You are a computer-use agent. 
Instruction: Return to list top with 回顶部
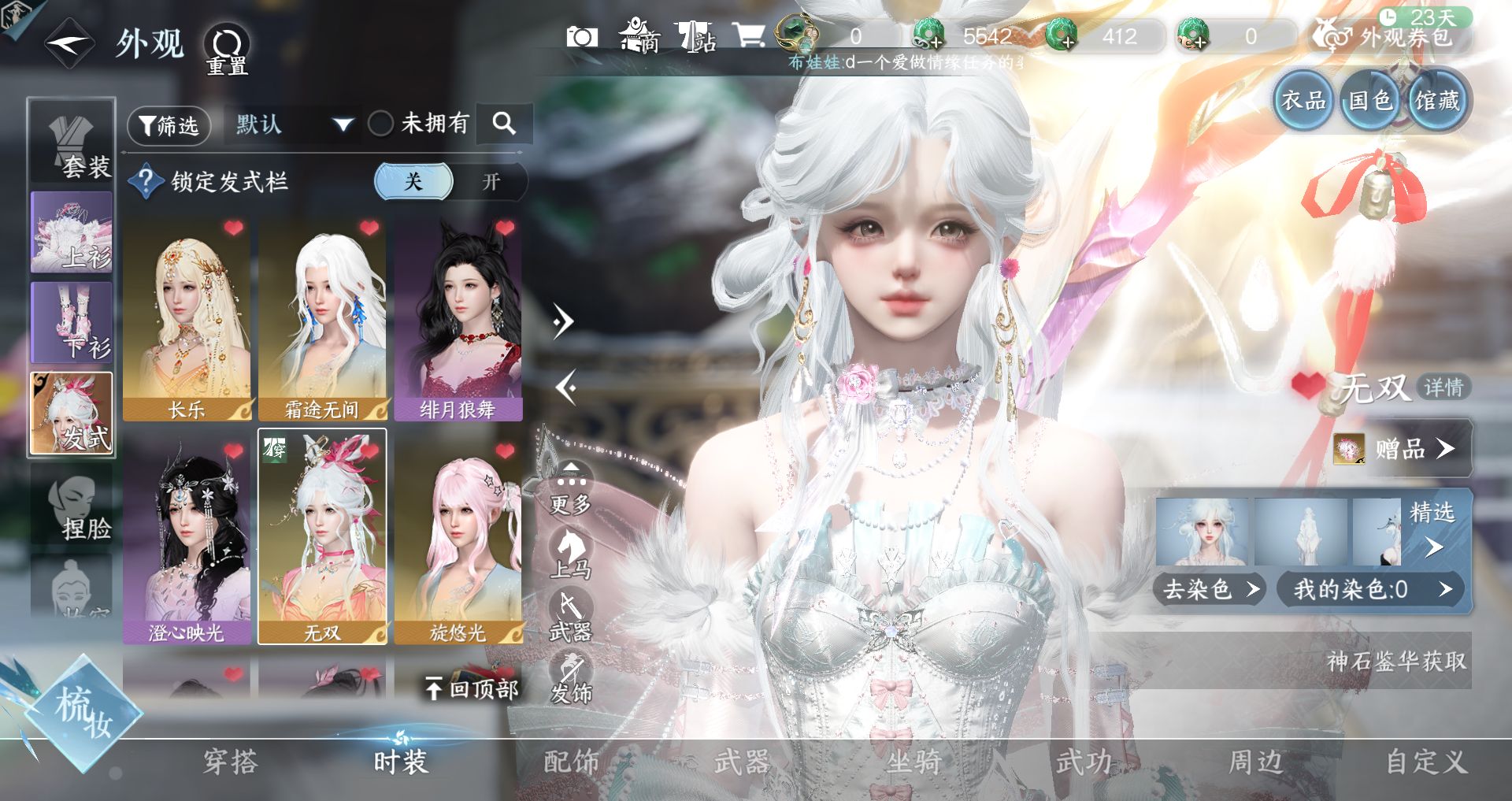472,689
